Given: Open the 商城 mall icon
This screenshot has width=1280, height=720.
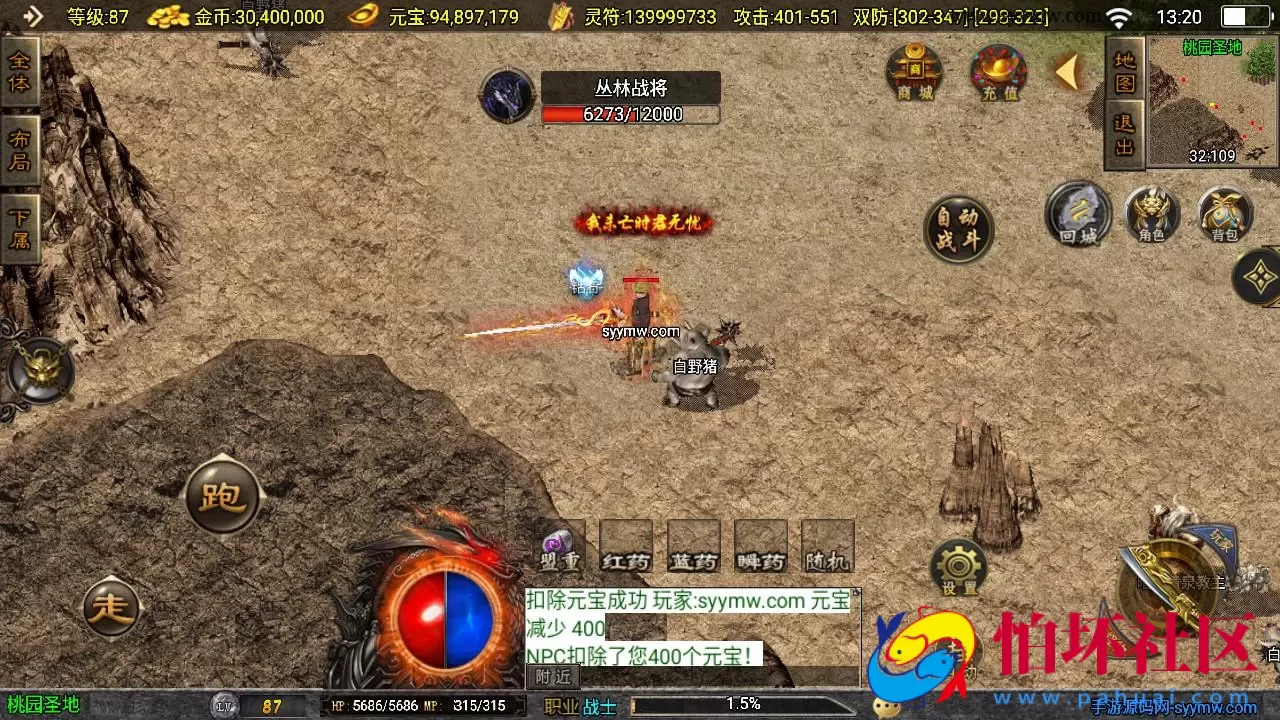Looking at the screenshot, I should (x=913, y=72).
